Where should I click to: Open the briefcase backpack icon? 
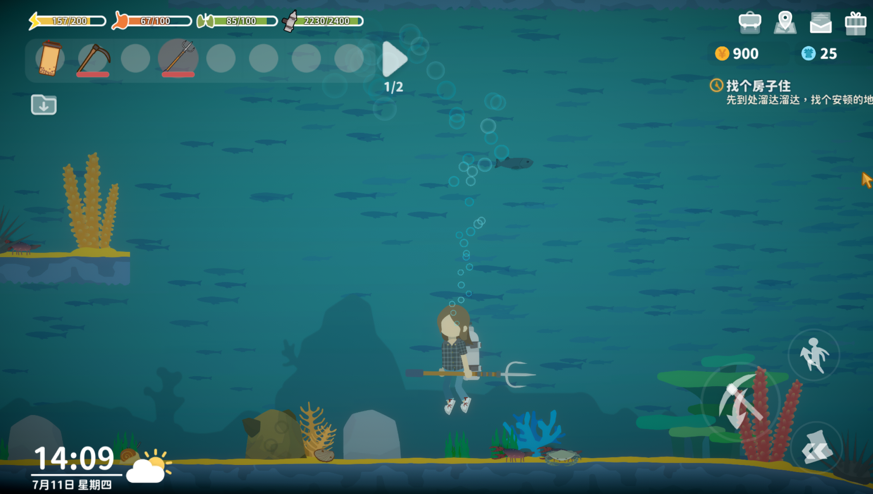[749, 22]
